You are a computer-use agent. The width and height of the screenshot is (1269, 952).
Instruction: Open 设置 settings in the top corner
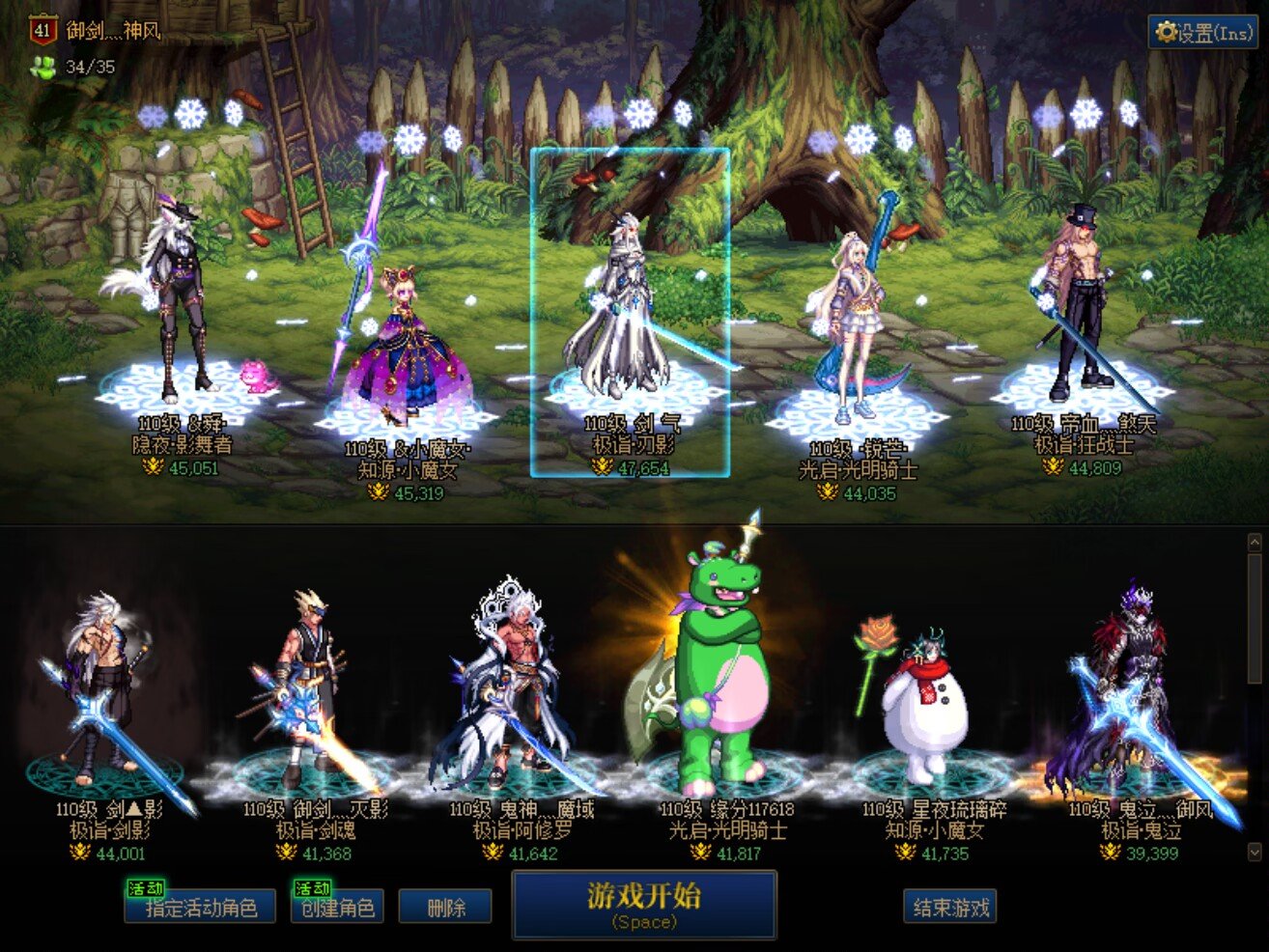[x=1202, y=33]
